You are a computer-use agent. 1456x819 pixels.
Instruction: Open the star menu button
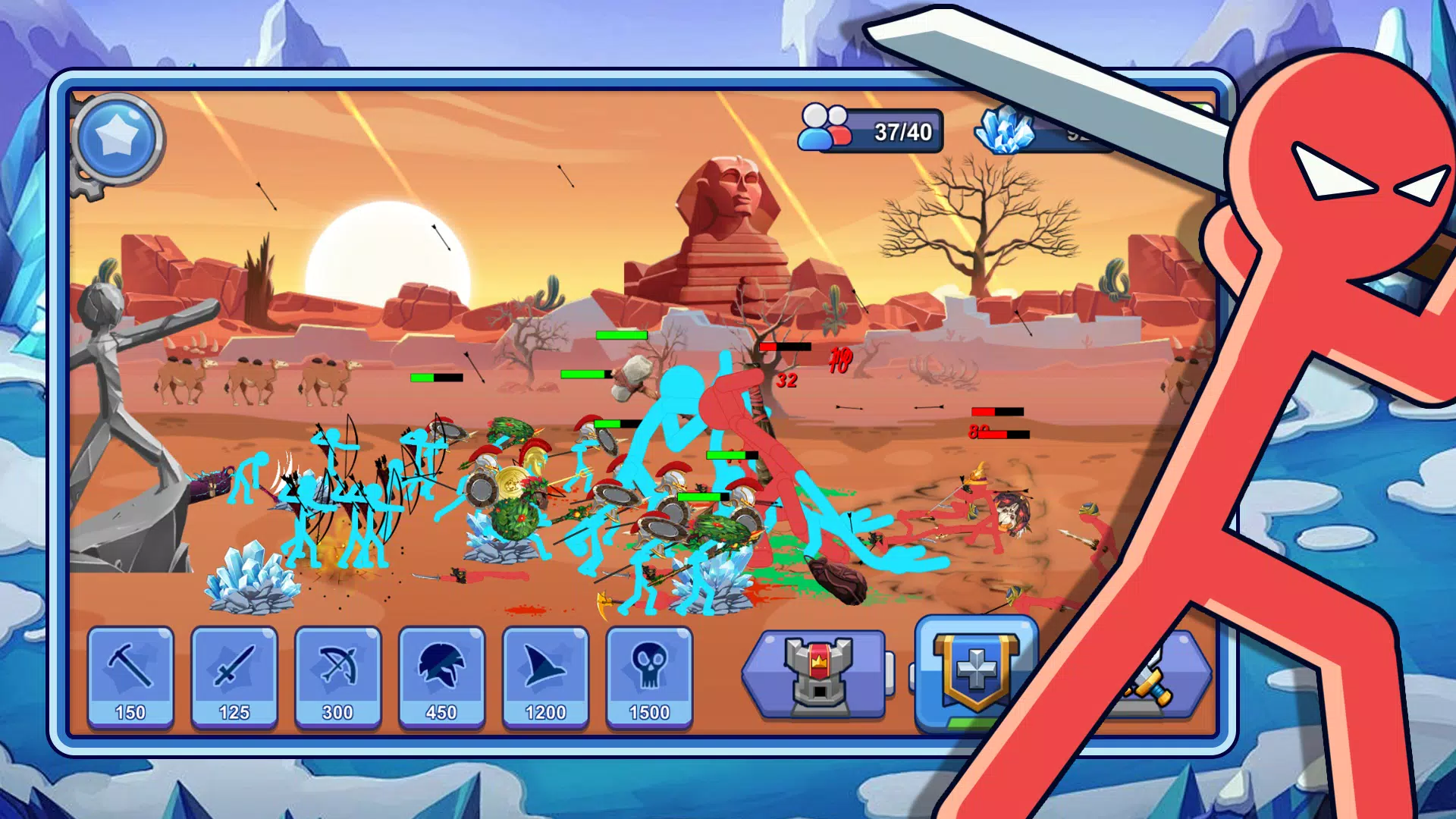point(118,139)
